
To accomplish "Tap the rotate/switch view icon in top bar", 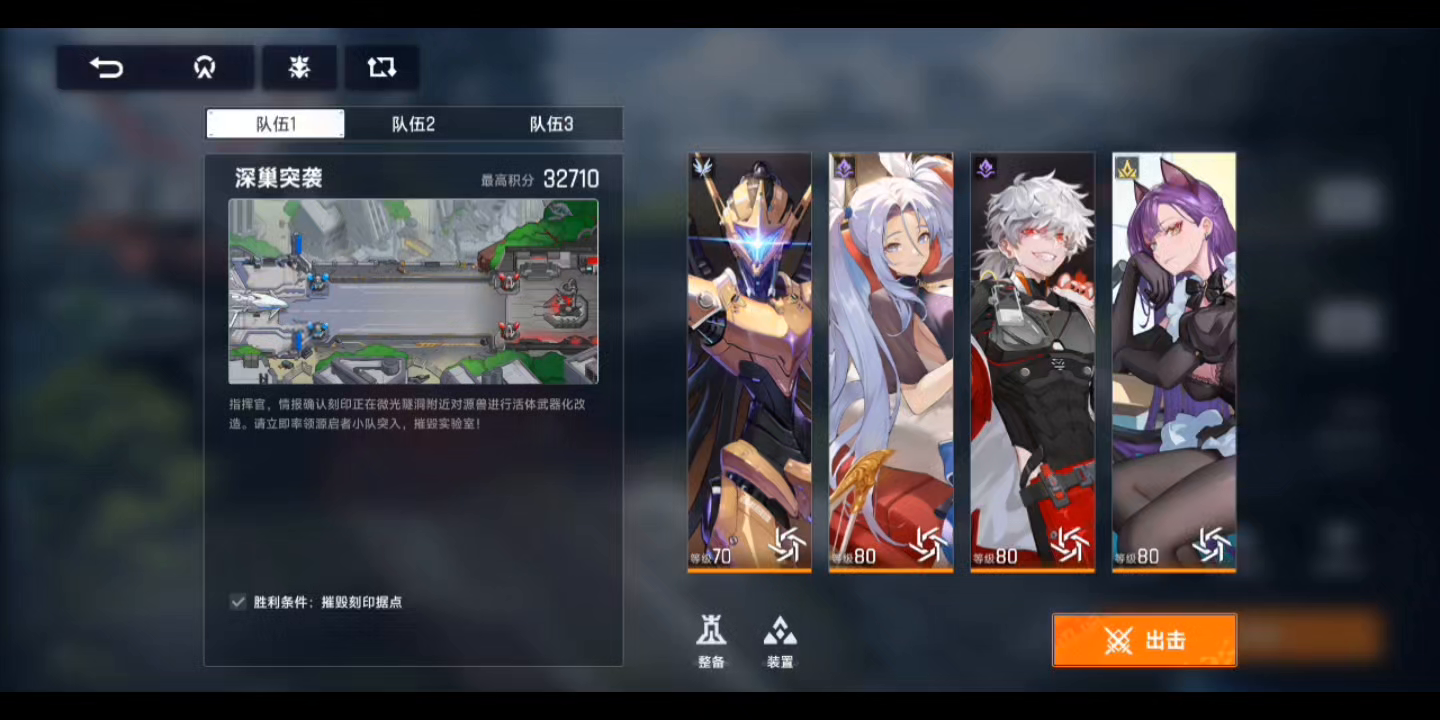I will click(x=381, y=67).
